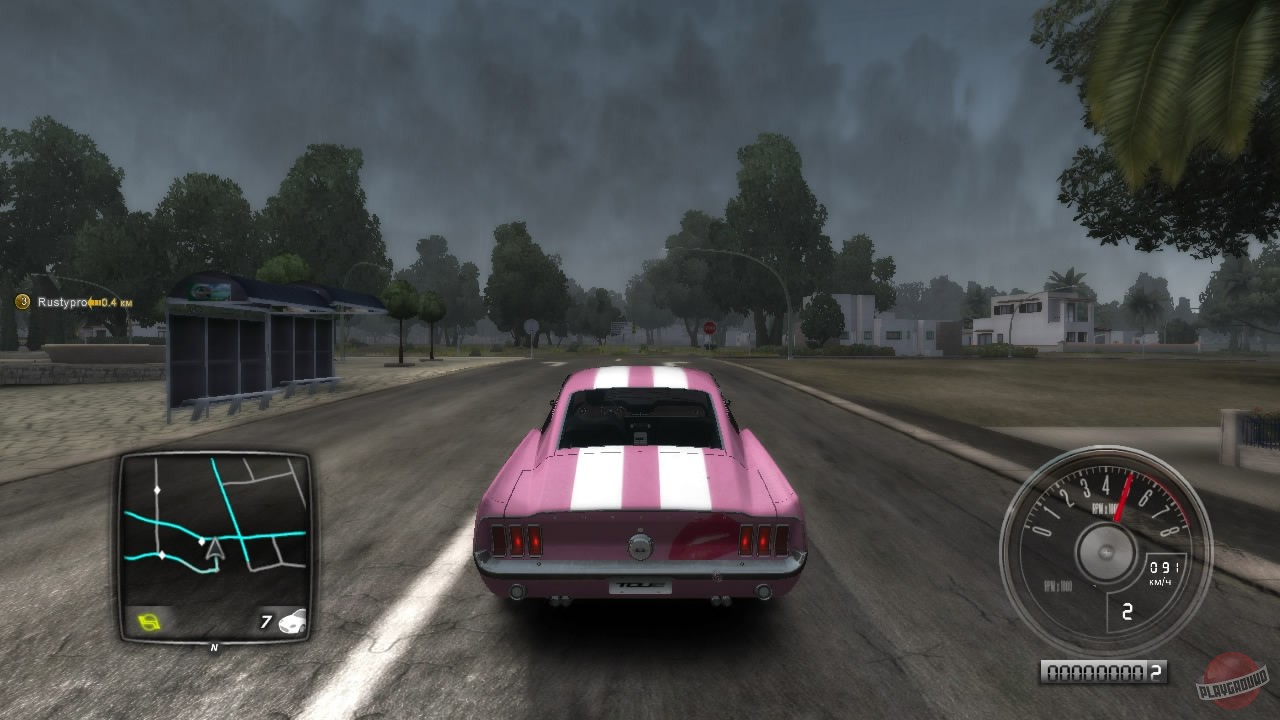
Task: Click the Rustypro player badge marked 3
Action: [x=22, y=301]
